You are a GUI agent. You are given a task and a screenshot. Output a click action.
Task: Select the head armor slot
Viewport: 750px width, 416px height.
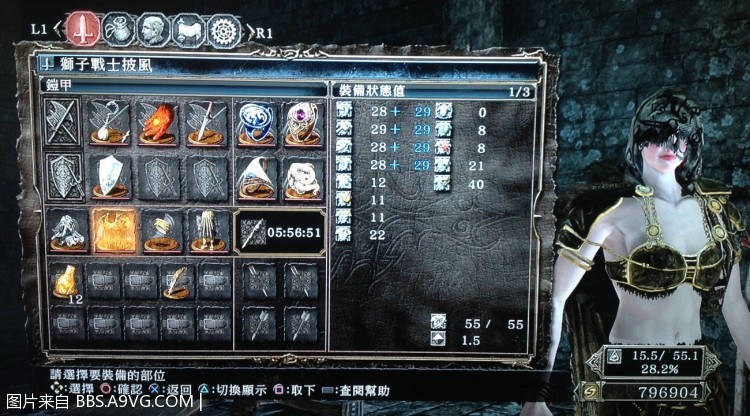coord(67,230)
